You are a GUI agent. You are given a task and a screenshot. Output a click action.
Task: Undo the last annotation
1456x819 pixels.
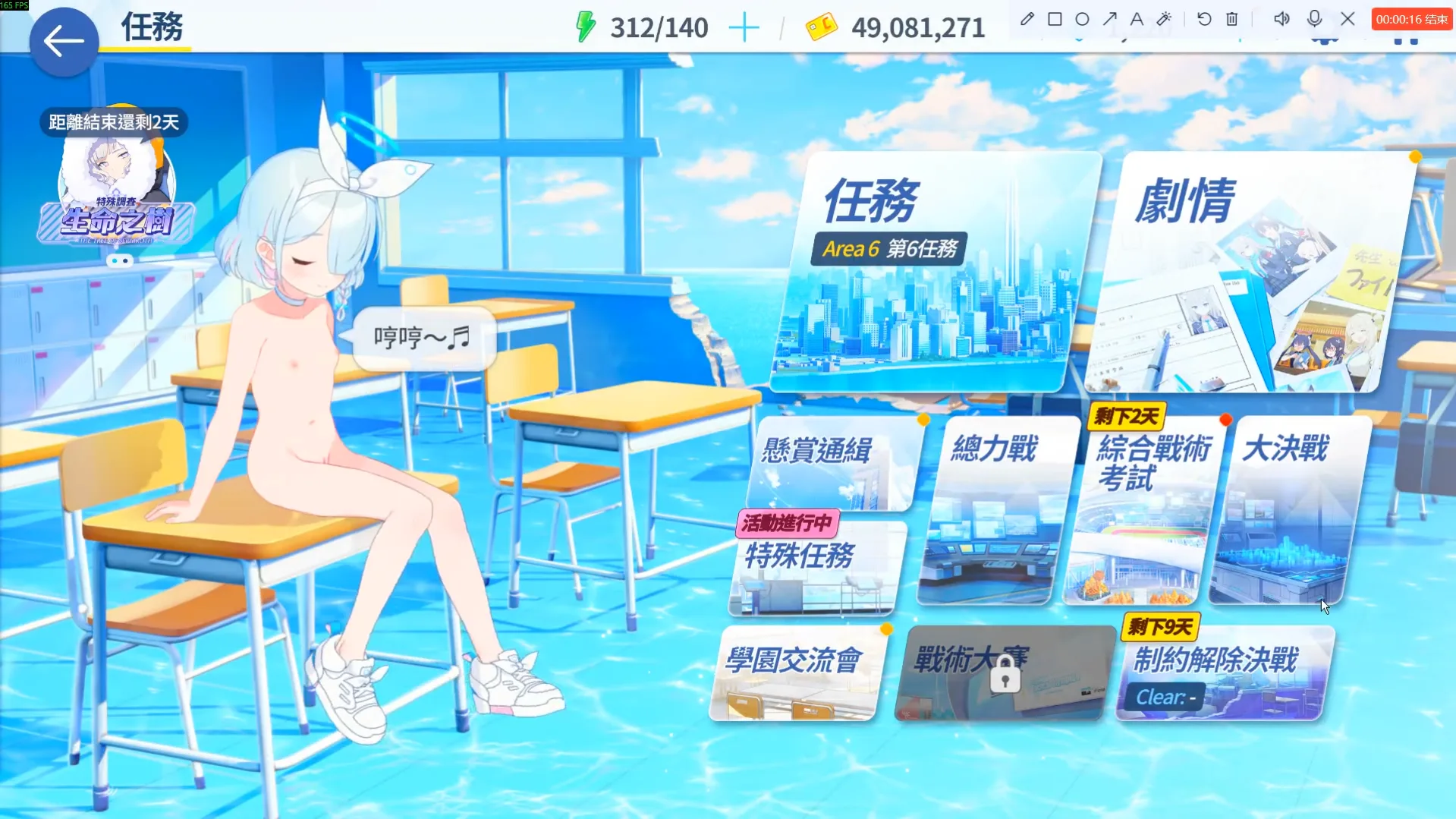(x=1204, y=19)
